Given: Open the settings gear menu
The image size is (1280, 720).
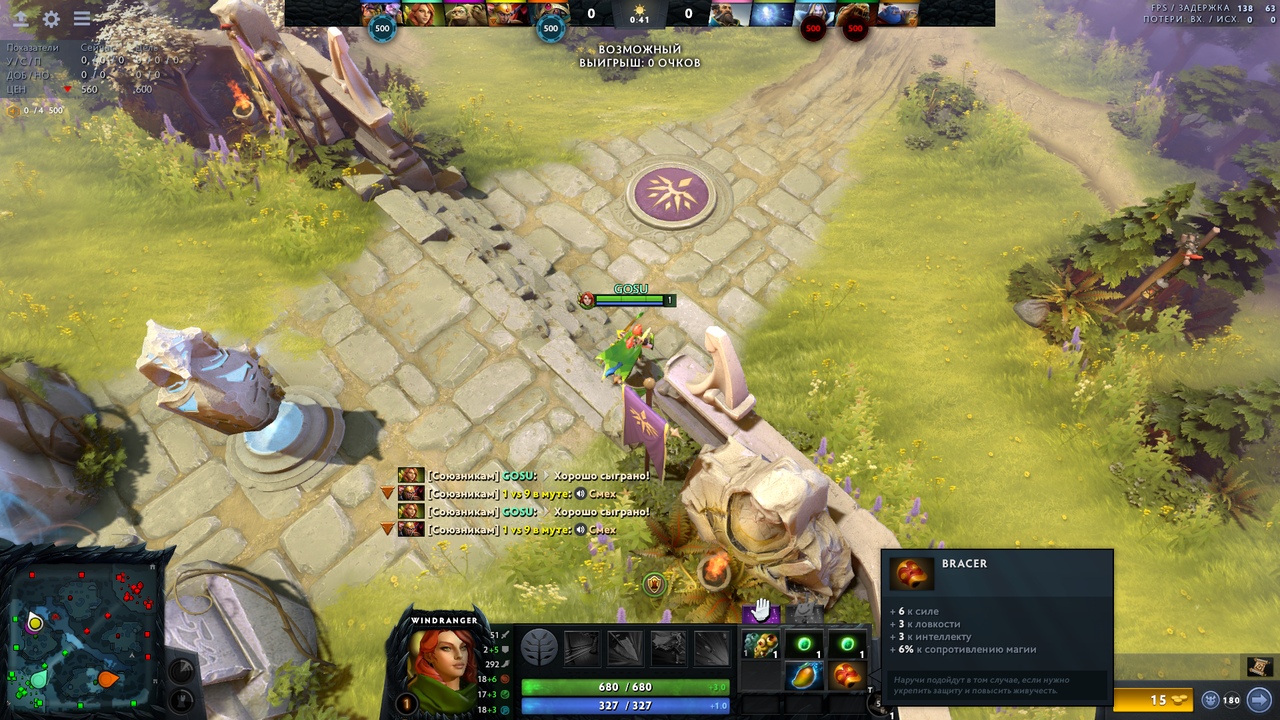Looking at the screenshot, I should (51, 18).
